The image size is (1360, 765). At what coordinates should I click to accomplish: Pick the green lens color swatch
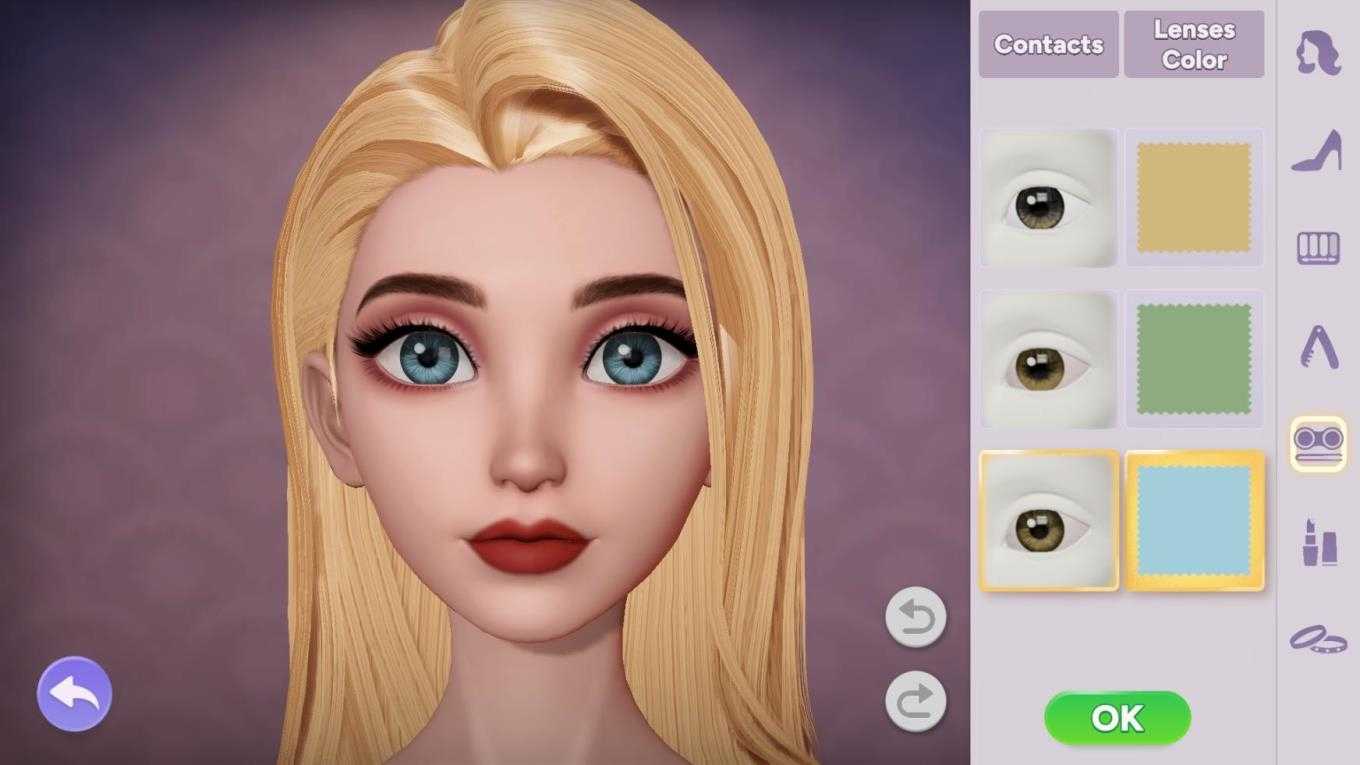1194,359
